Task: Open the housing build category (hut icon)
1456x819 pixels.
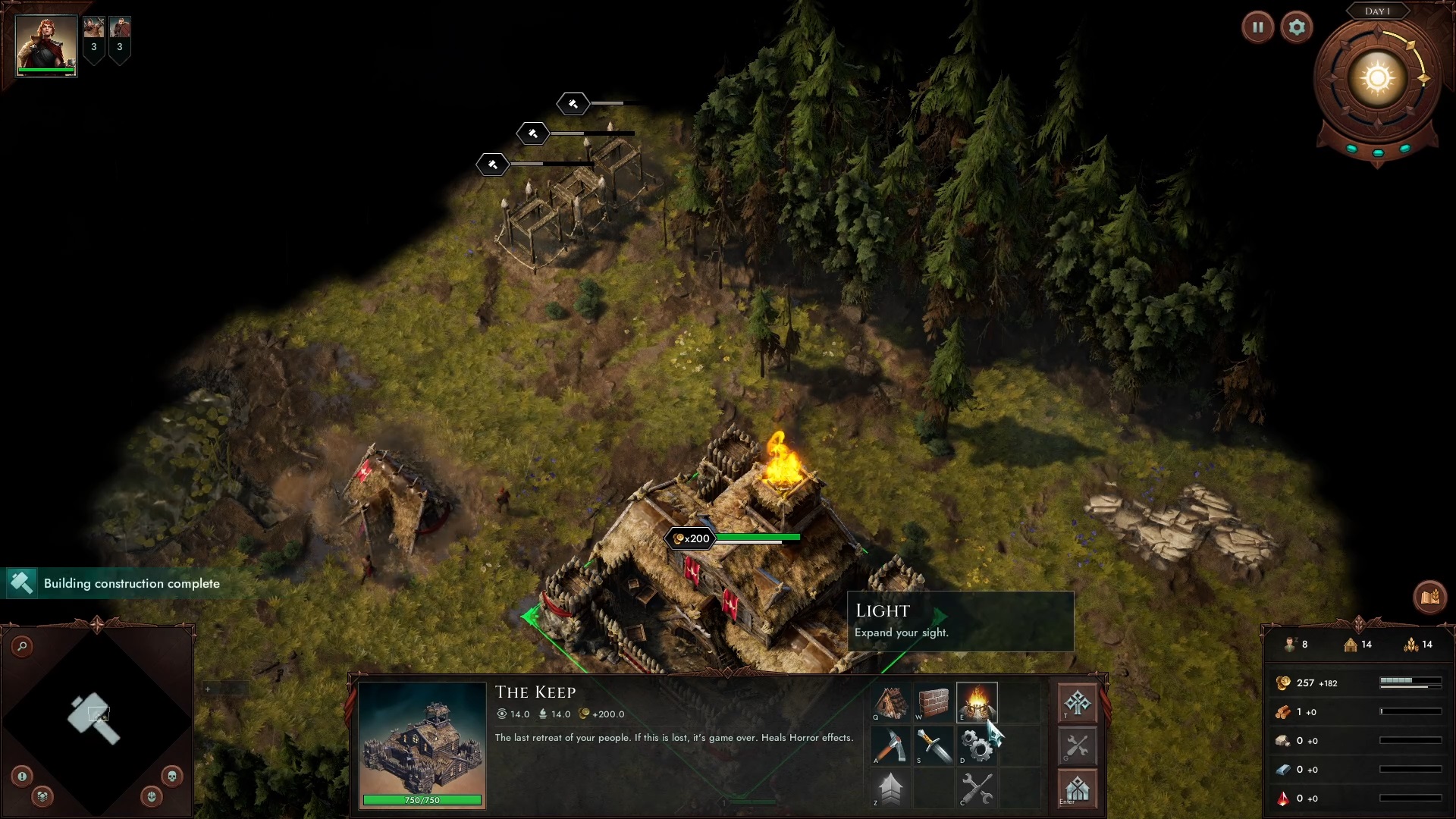Action: (x=891, y=703)
